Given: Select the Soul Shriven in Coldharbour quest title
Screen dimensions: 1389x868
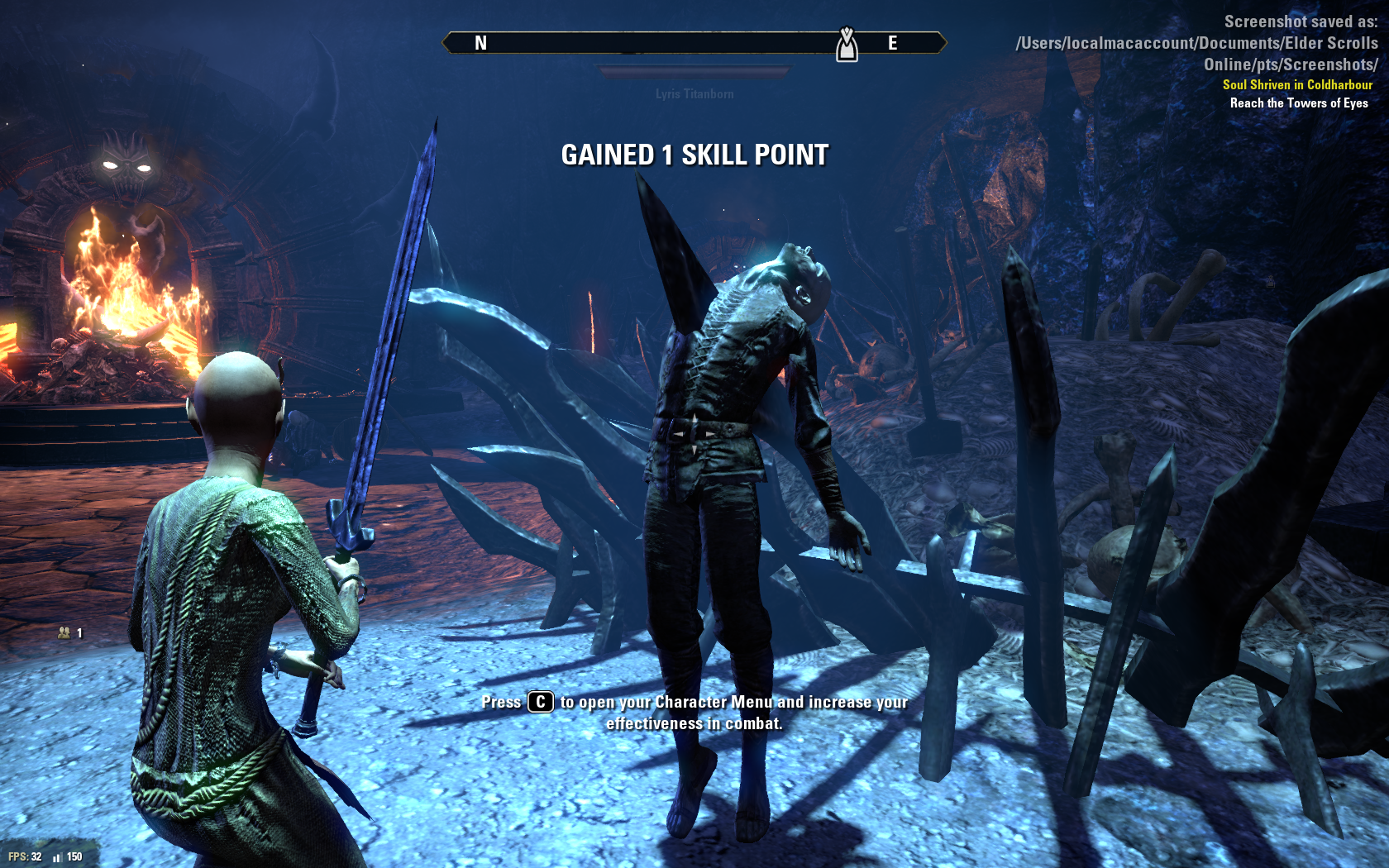Looking at the screenshot, I should pos(1296,84).
